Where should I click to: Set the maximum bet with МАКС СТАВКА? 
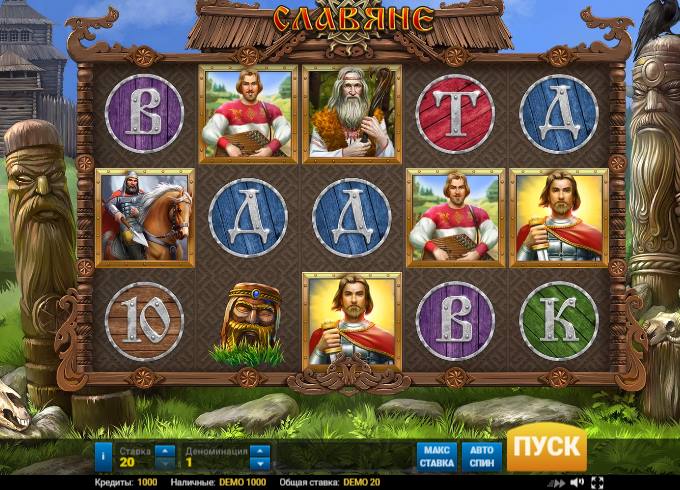(436, 456)
